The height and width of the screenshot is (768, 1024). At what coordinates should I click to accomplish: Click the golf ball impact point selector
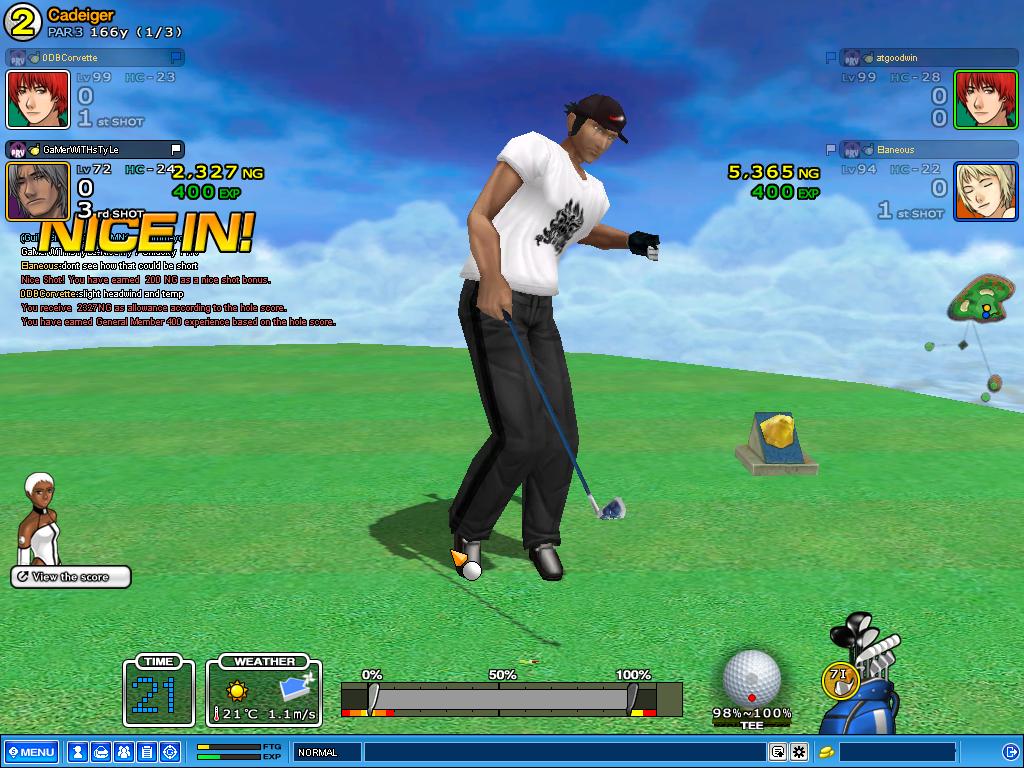pyautogui.click(x=751, y=678)
